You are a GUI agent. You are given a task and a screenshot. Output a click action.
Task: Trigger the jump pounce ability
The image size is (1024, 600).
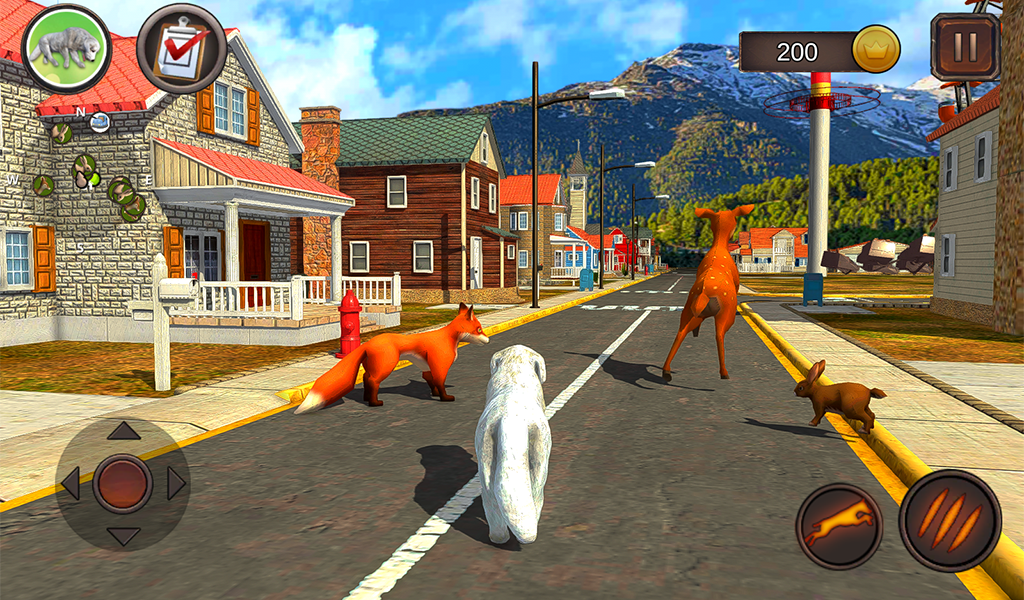pos(839,526)
